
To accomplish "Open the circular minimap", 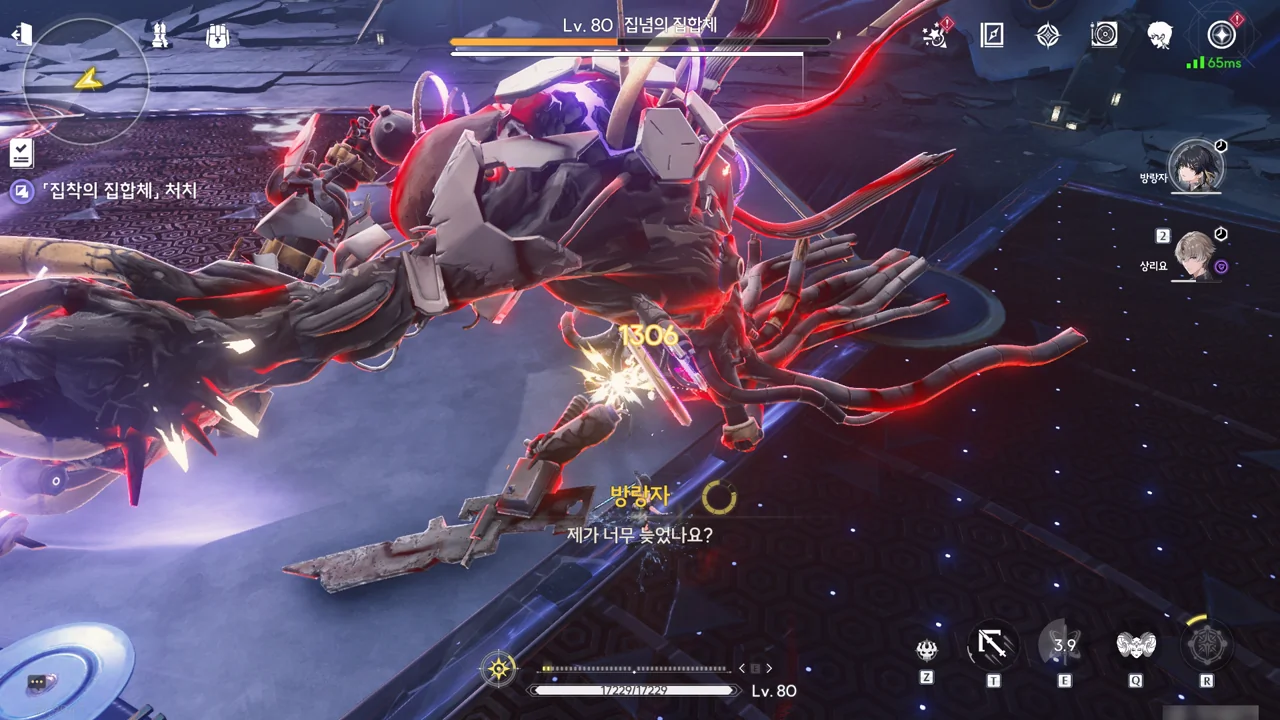I will pos(86,78).
